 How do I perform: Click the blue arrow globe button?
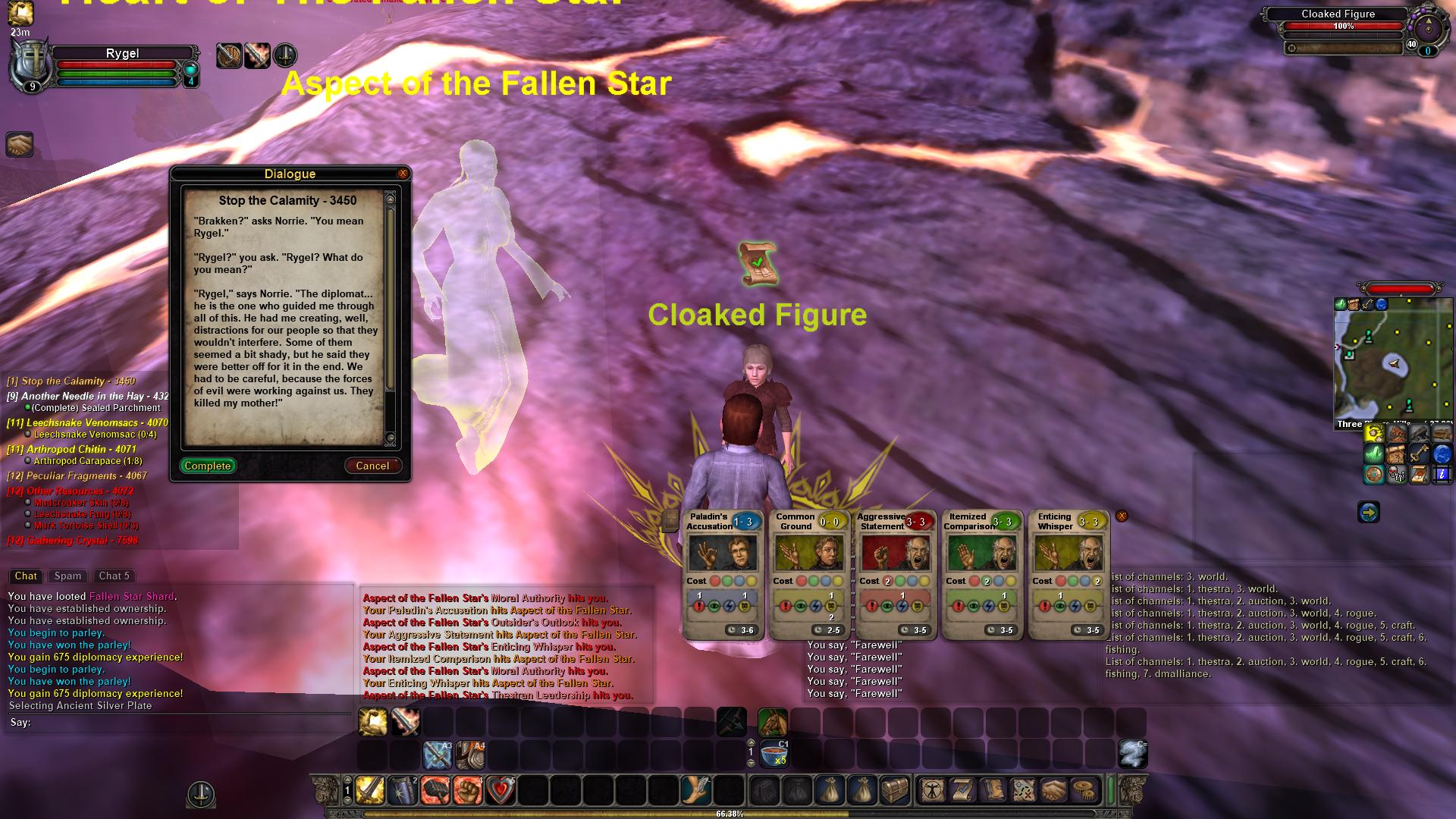[1368, 513]
